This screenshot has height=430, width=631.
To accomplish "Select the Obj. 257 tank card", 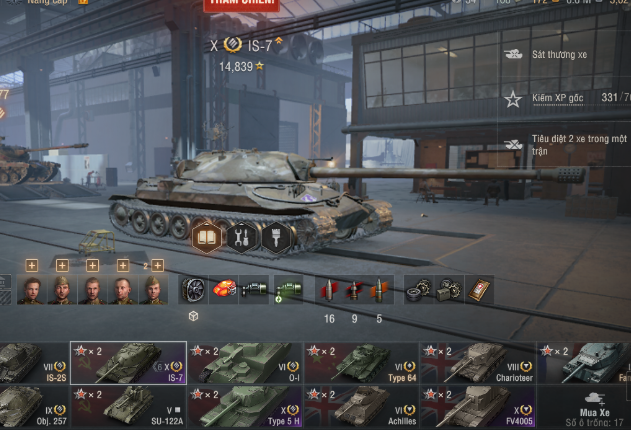I will [32, 407].
